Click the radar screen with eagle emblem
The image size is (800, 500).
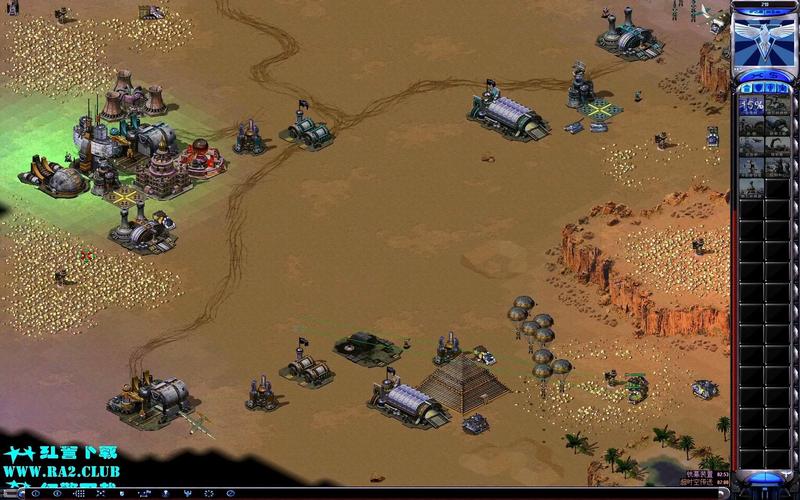point(764,38)
